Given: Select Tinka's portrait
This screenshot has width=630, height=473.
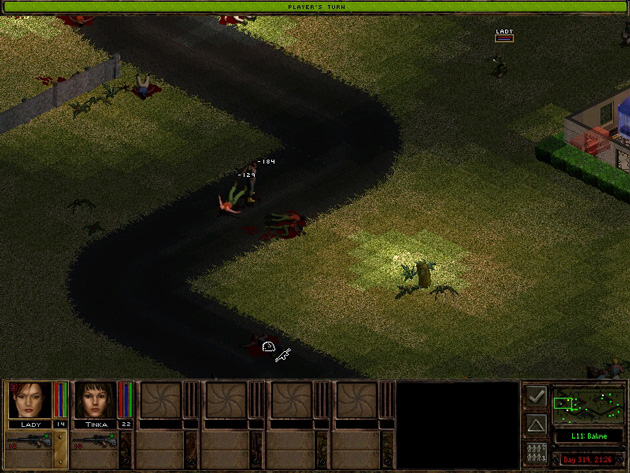Looking at the screenshot, I should point(94,400).
